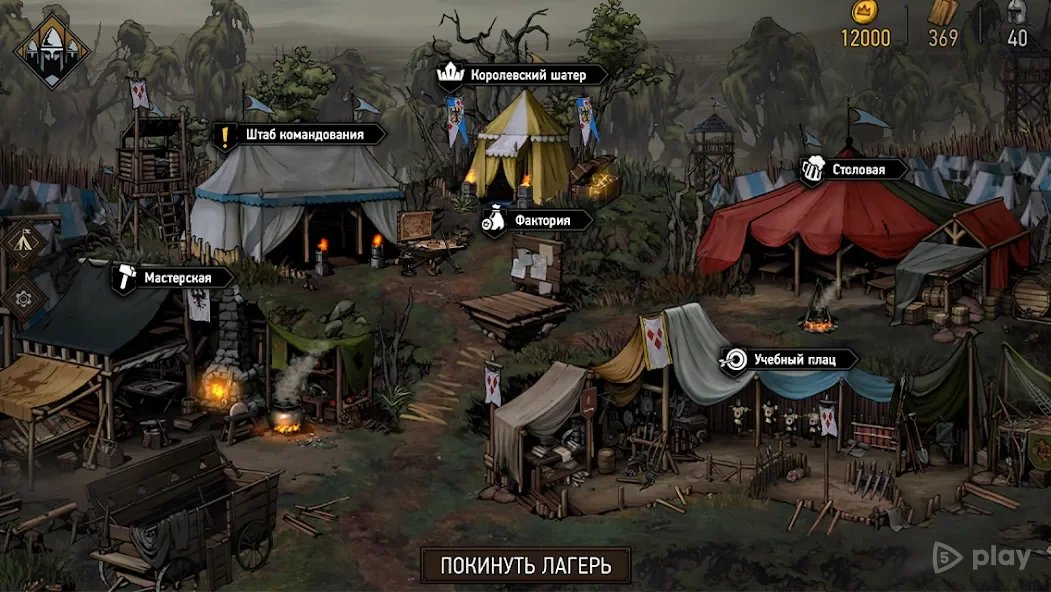Open the gear settings diamond icon
This screenshot has height=592, width=1051.
tap(22, 296)
